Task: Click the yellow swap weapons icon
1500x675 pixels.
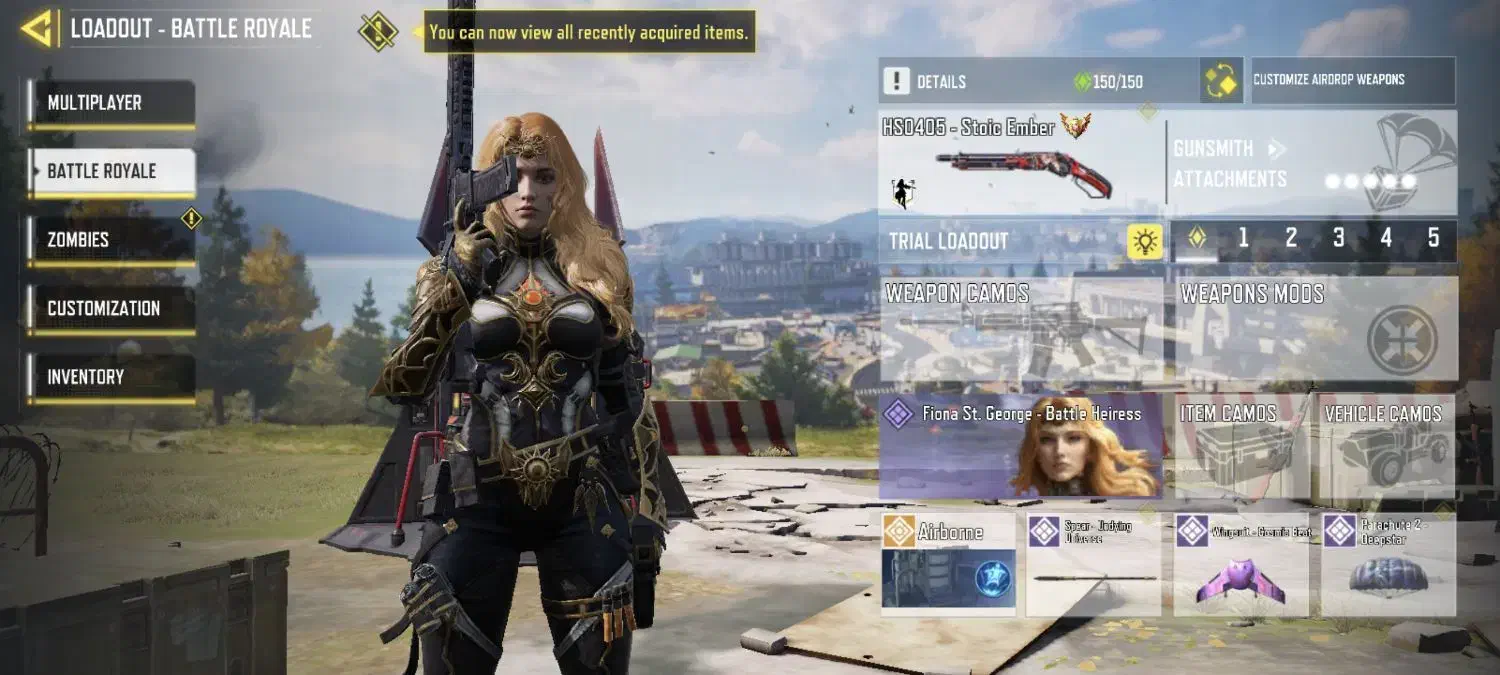Action: (x=1221, y=81)
